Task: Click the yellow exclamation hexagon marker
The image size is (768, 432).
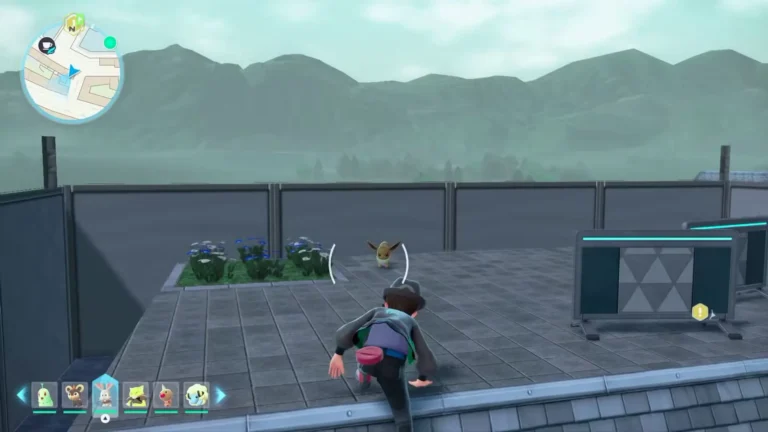Action: coord(700,313)
